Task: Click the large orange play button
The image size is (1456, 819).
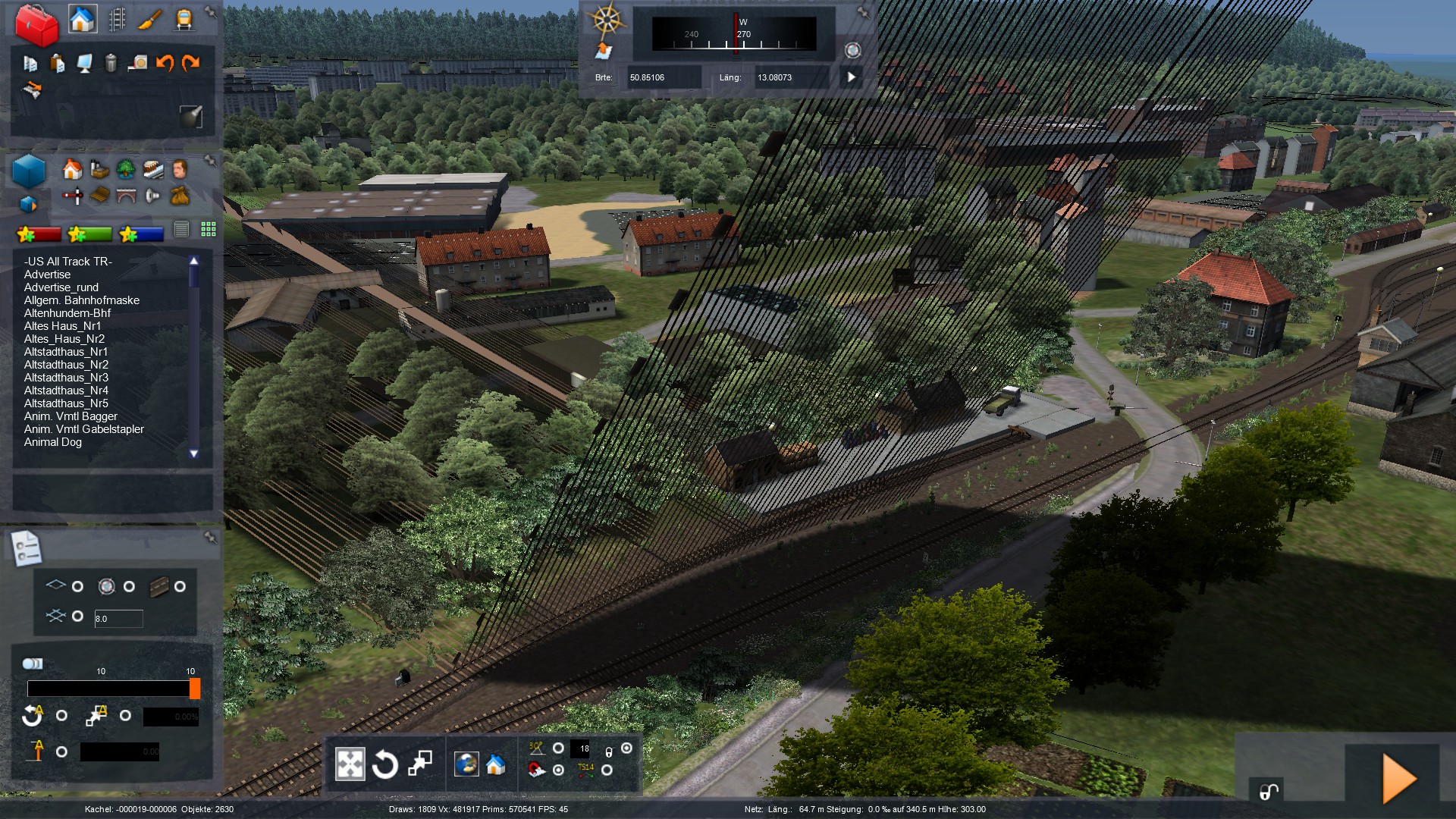Action: [x=1398, y=778]
